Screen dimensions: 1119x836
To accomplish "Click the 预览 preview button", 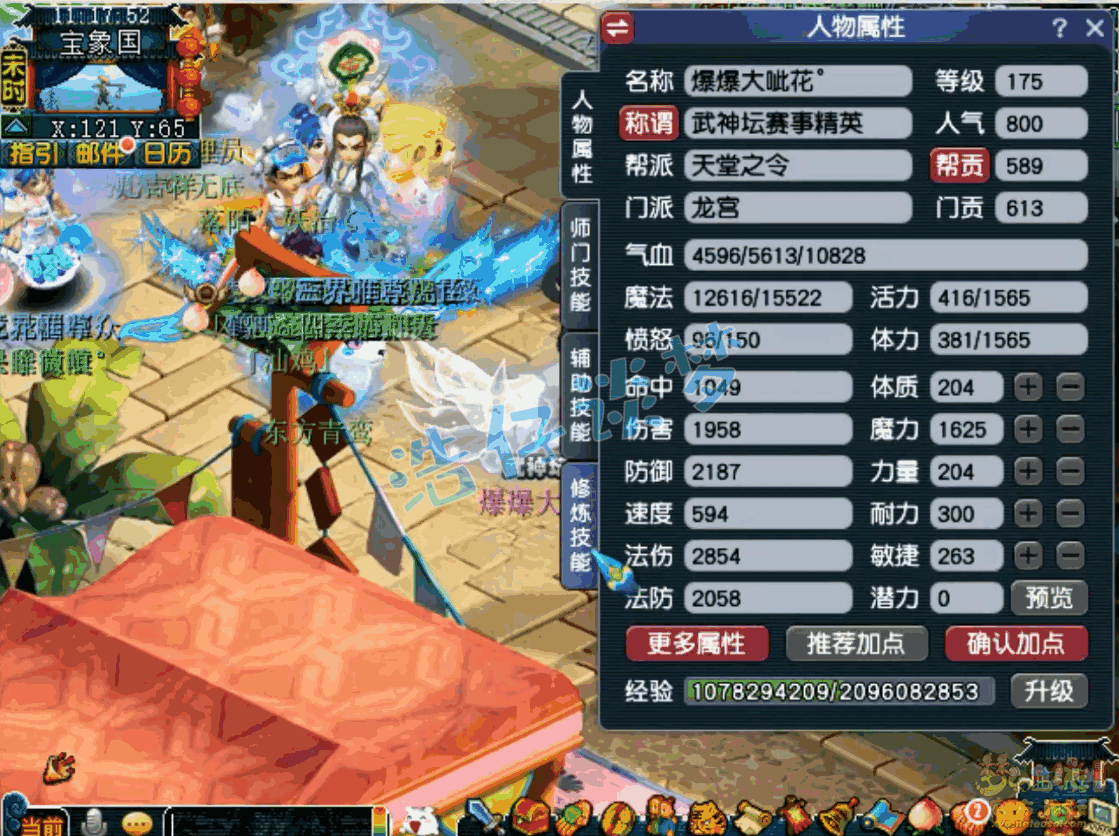I will [x=1048, y=598].
